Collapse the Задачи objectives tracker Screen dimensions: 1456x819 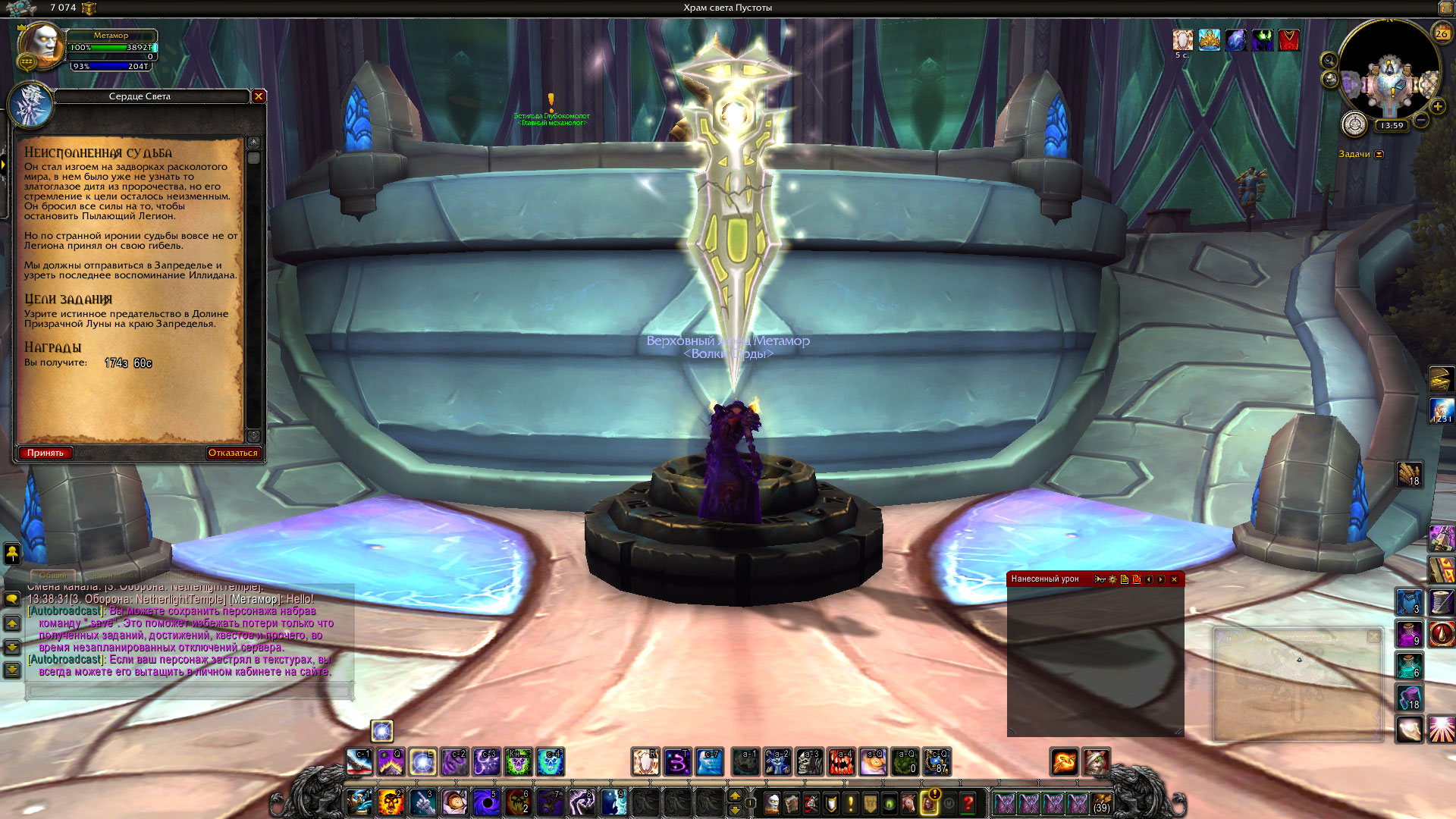[1379, 155]
